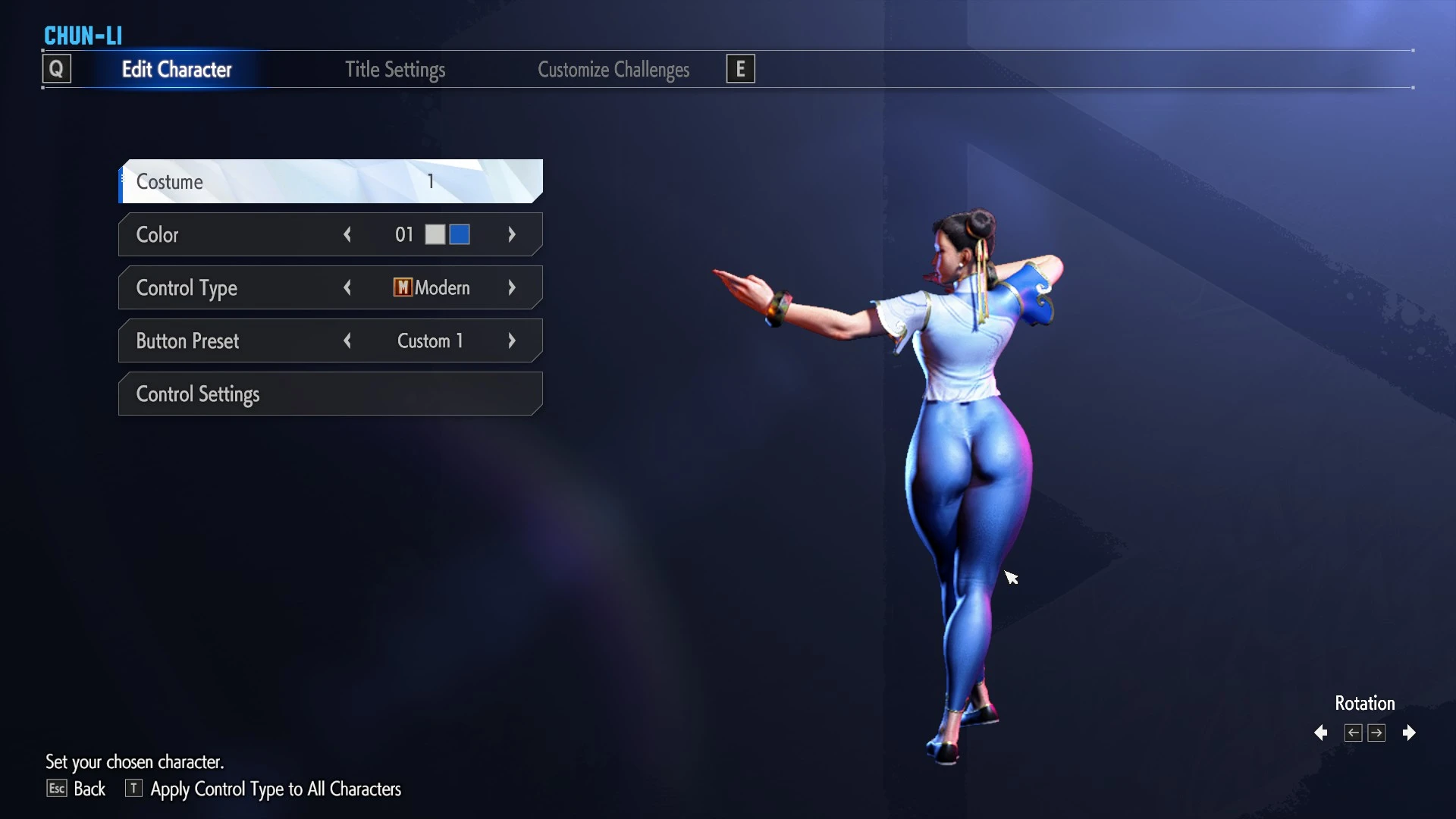The image size is (1456, 819).
Task: Click the Esc key icon next to Back
Action: 56,789
